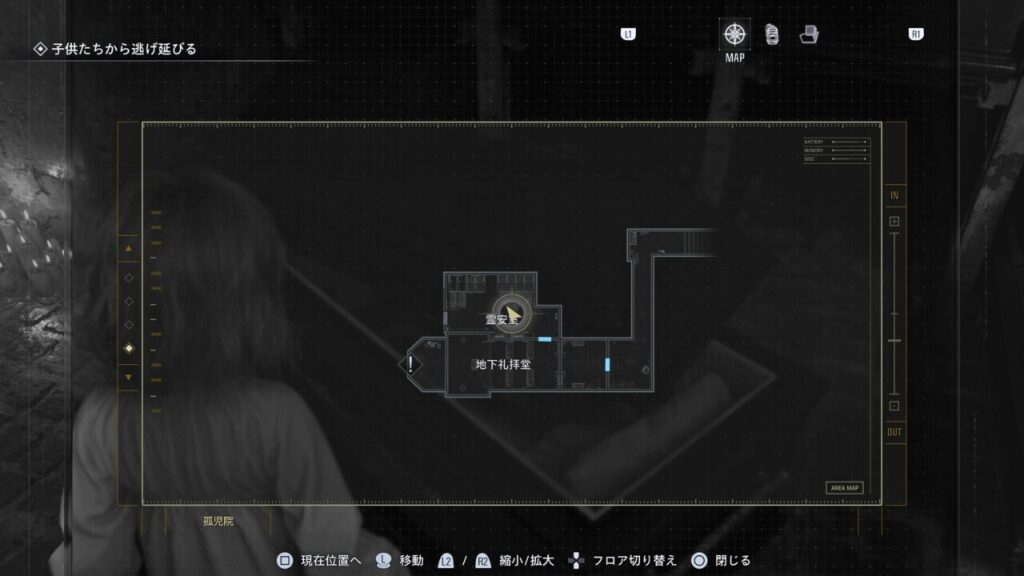Click the floor-up arrow on floor selector
This screenshot has height=576, width=1024.
tap(128, 247)
